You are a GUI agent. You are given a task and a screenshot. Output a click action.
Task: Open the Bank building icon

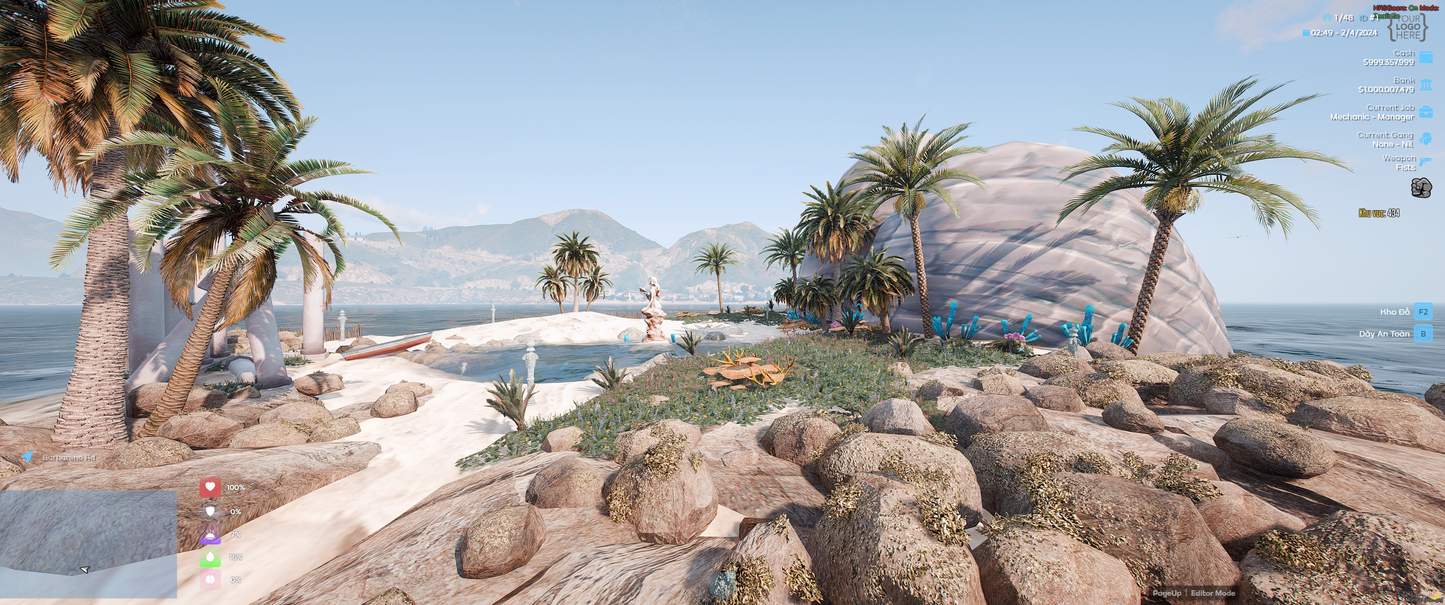[1426, 85]
